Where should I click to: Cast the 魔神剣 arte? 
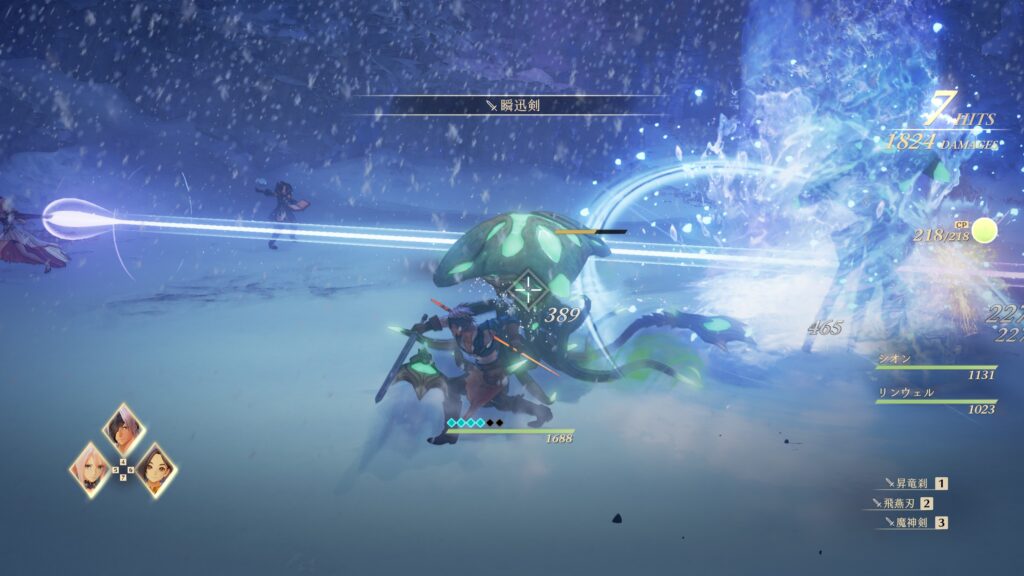click(910, 522)
